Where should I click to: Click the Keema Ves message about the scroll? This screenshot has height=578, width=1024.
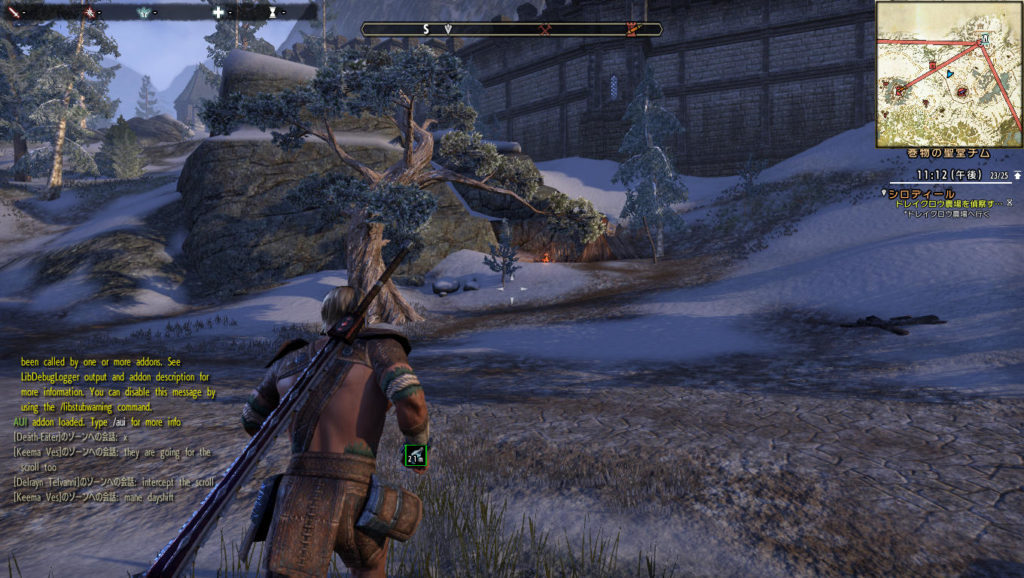click(x=112, y=459)
